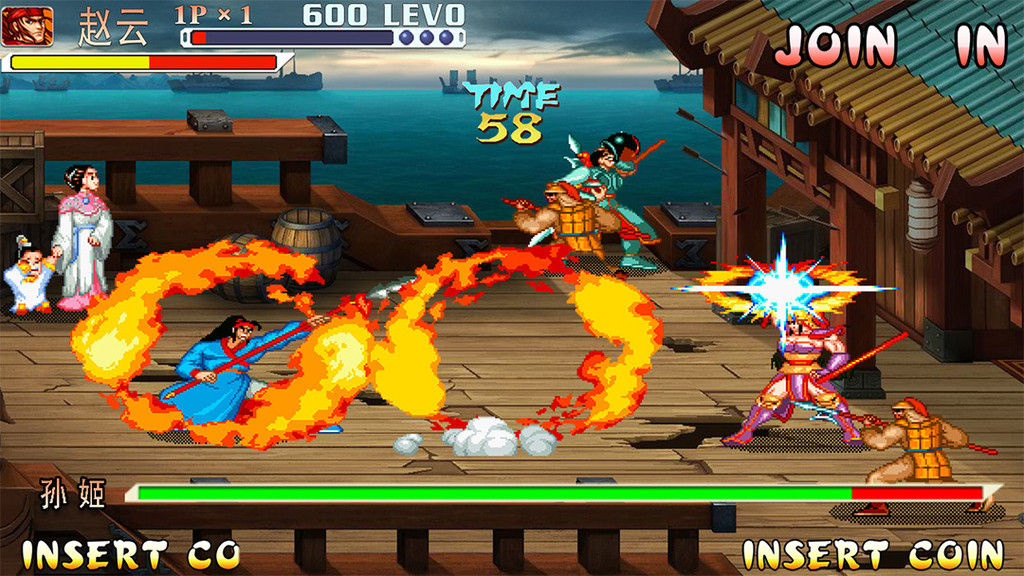Click the full INSERT COIN text
The image size is (1024, 576).
(x=873, y=553)
